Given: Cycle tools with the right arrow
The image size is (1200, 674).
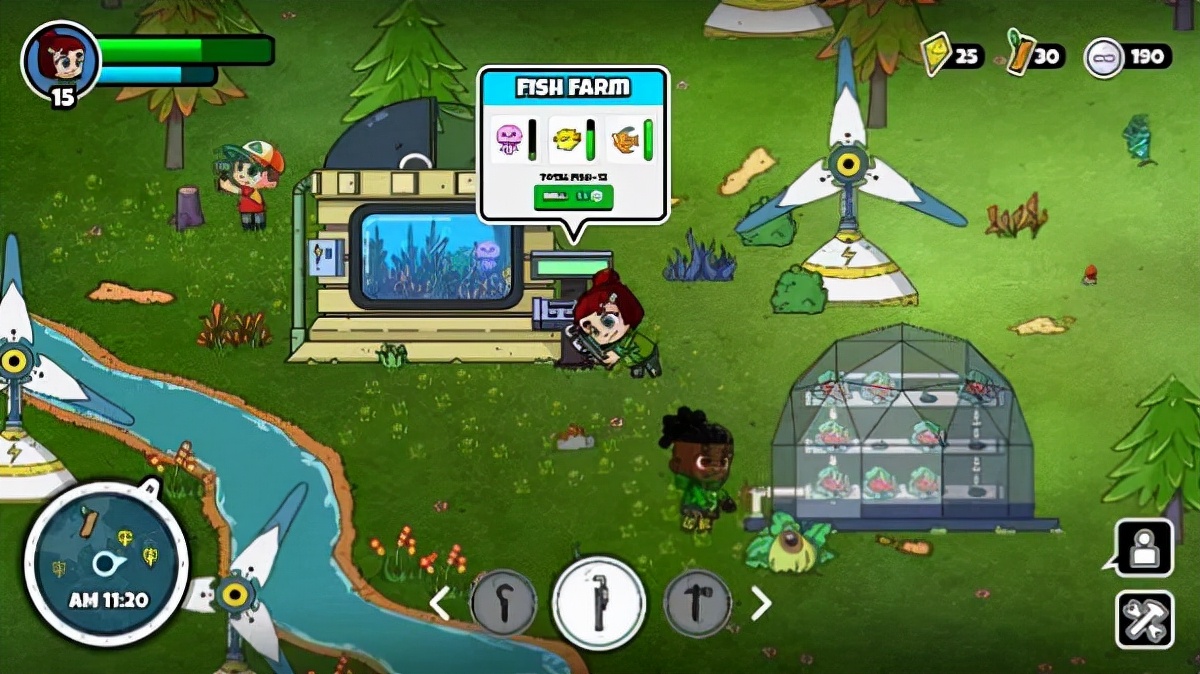Looking at the screenshot, I should coord(761,603).
